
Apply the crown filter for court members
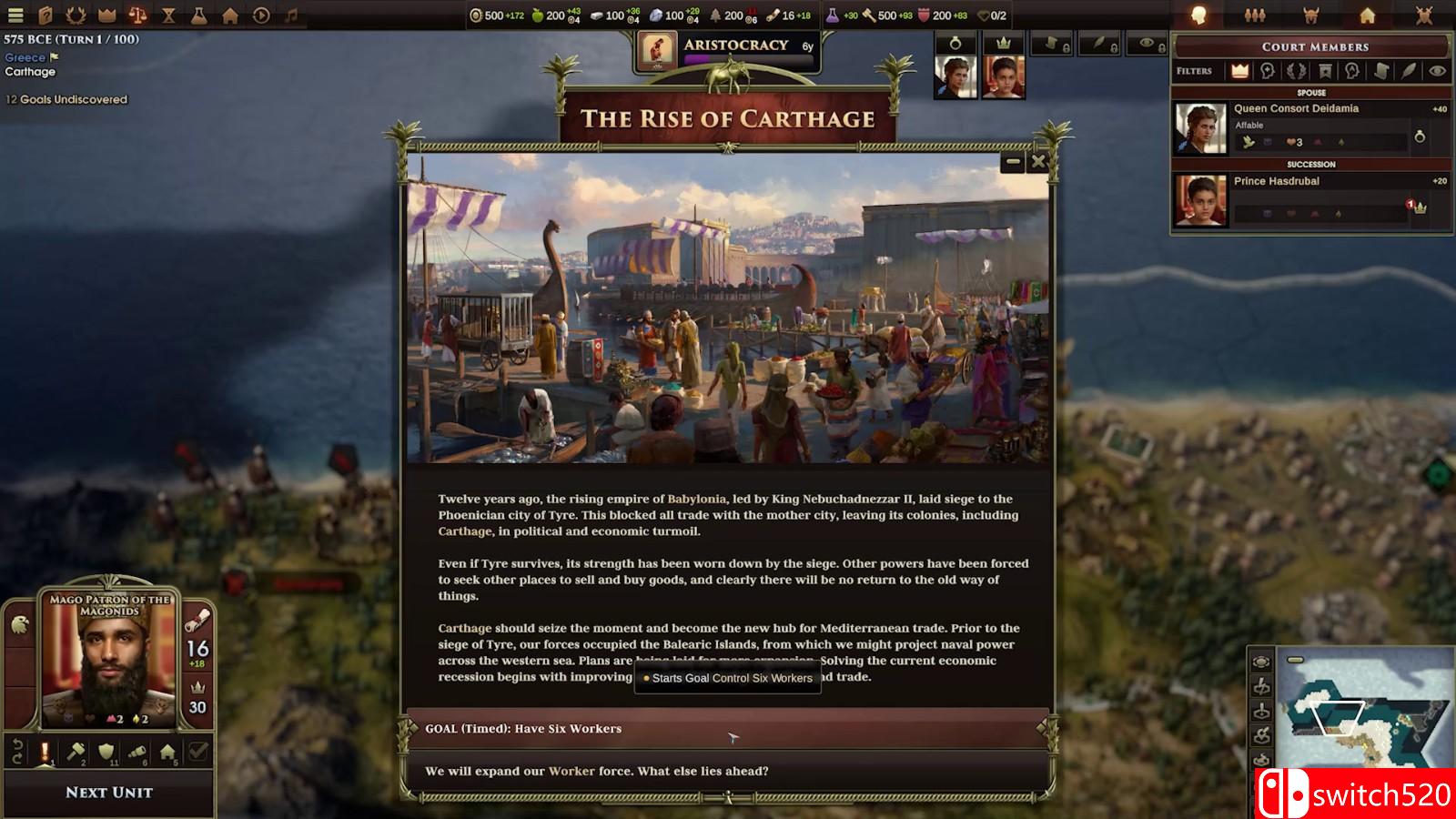point(1239,71)
